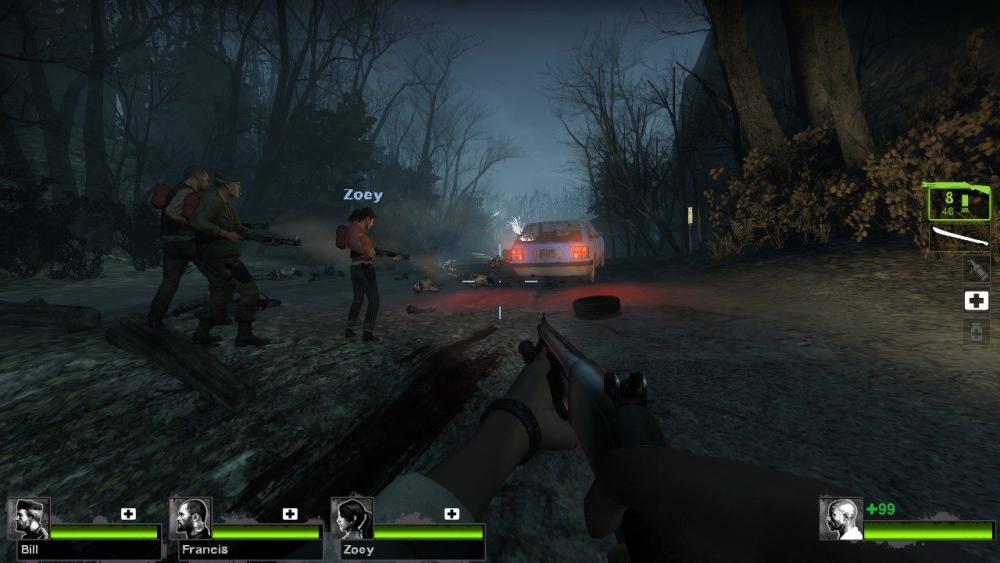The width and height of the screenshot is (1000, 563).
Task: Click your own survivor portrait
Action: point(841,519)
